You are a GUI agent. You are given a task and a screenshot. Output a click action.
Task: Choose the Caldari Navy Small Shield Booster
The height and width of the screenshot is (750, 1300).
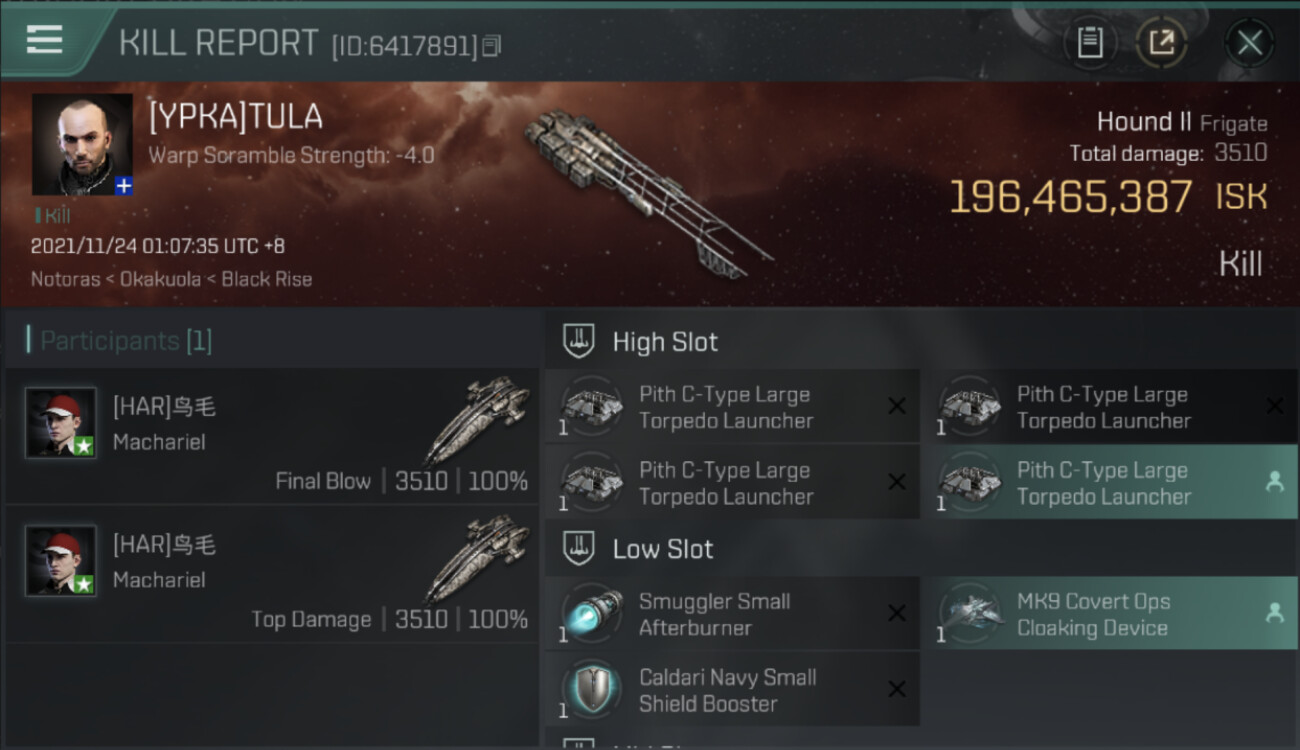732,690
